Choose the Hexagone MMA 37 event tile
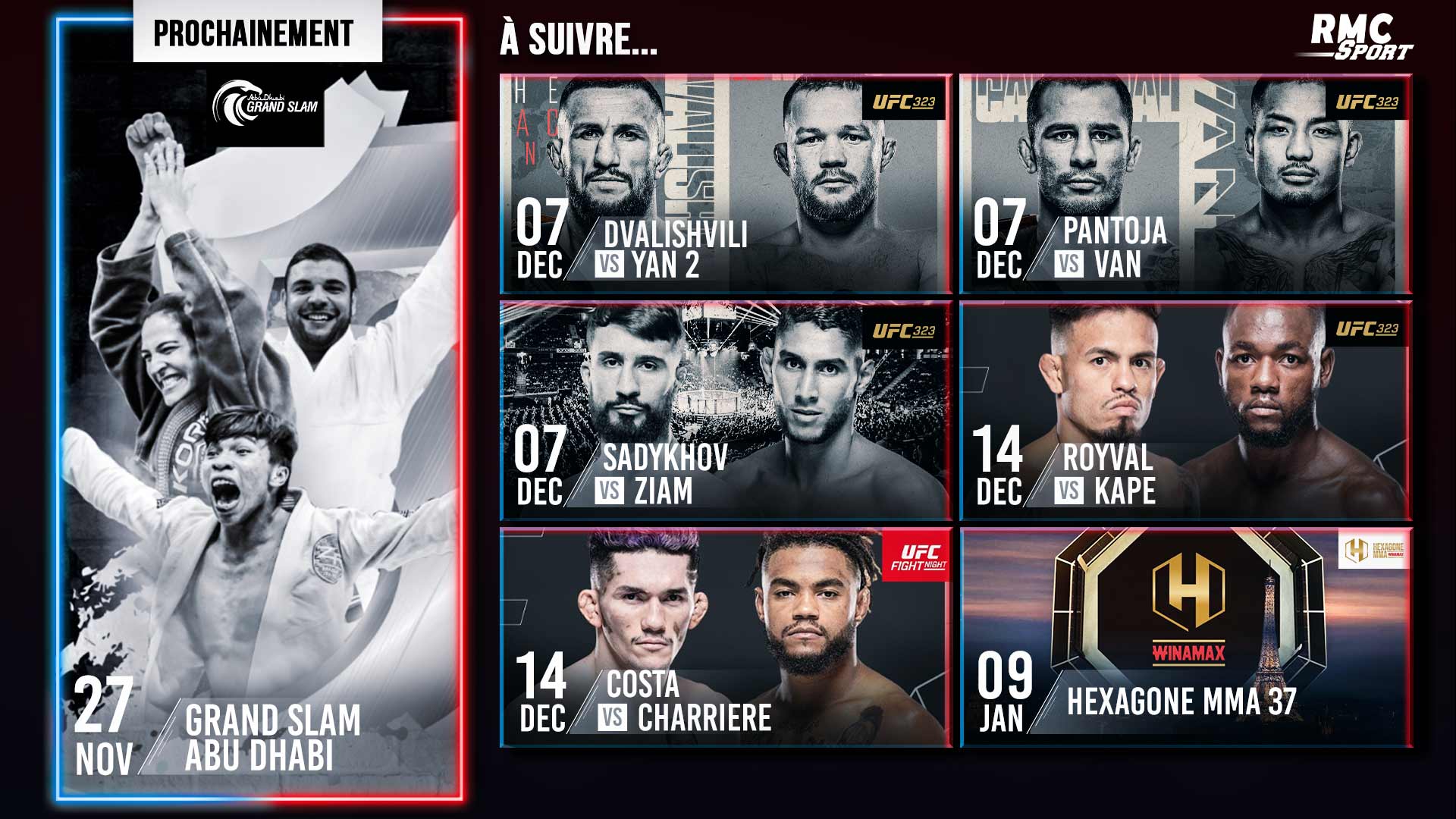Screen dimensions: 1456x819 tap(1185, 638)
